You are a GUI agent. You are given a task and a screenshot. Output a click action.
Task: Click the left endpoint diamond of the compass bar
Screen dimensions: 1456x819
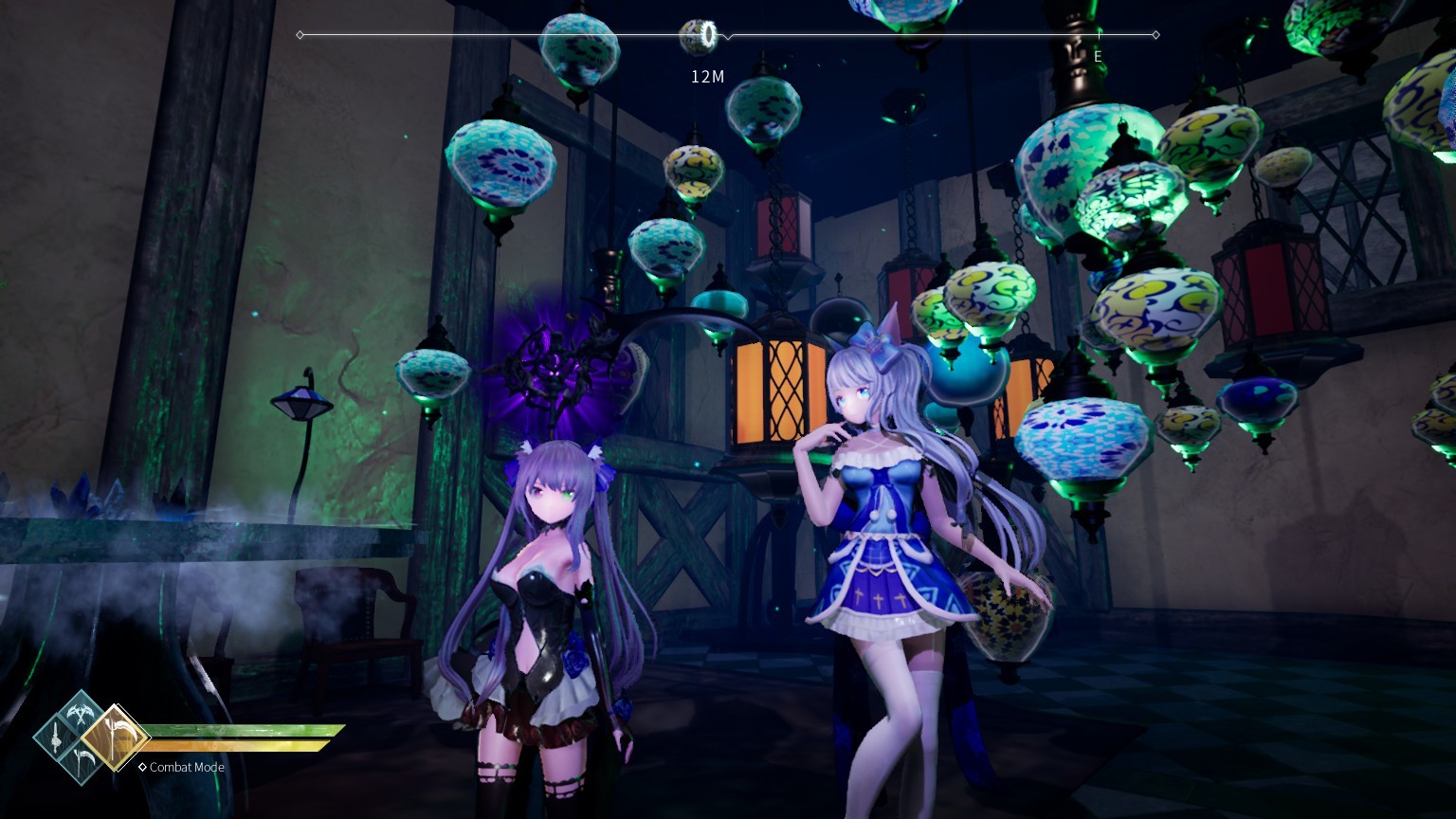pyautogui.click(x=300, y=34)
